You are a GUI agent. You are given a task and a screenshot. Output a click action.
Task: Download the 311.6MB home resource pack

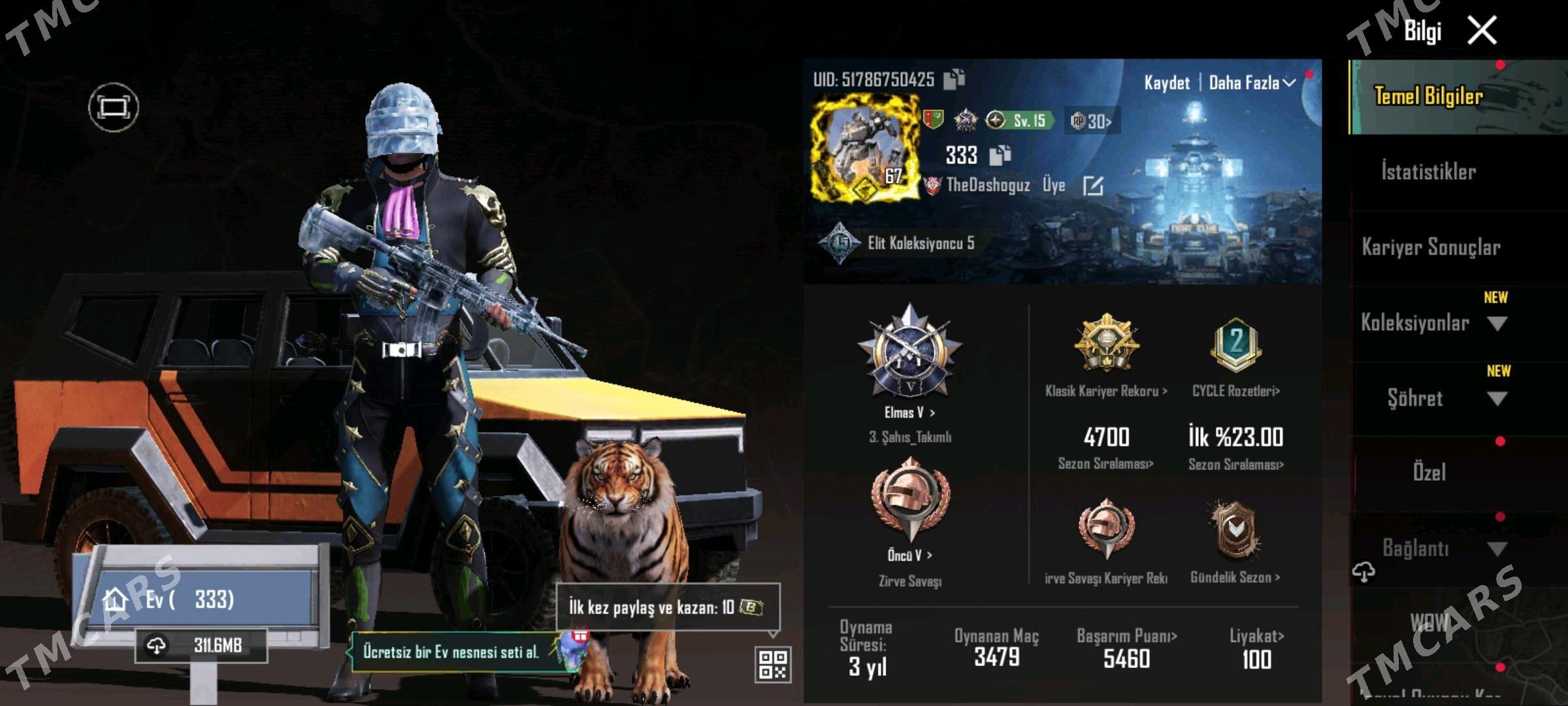[x=201, y=646]
